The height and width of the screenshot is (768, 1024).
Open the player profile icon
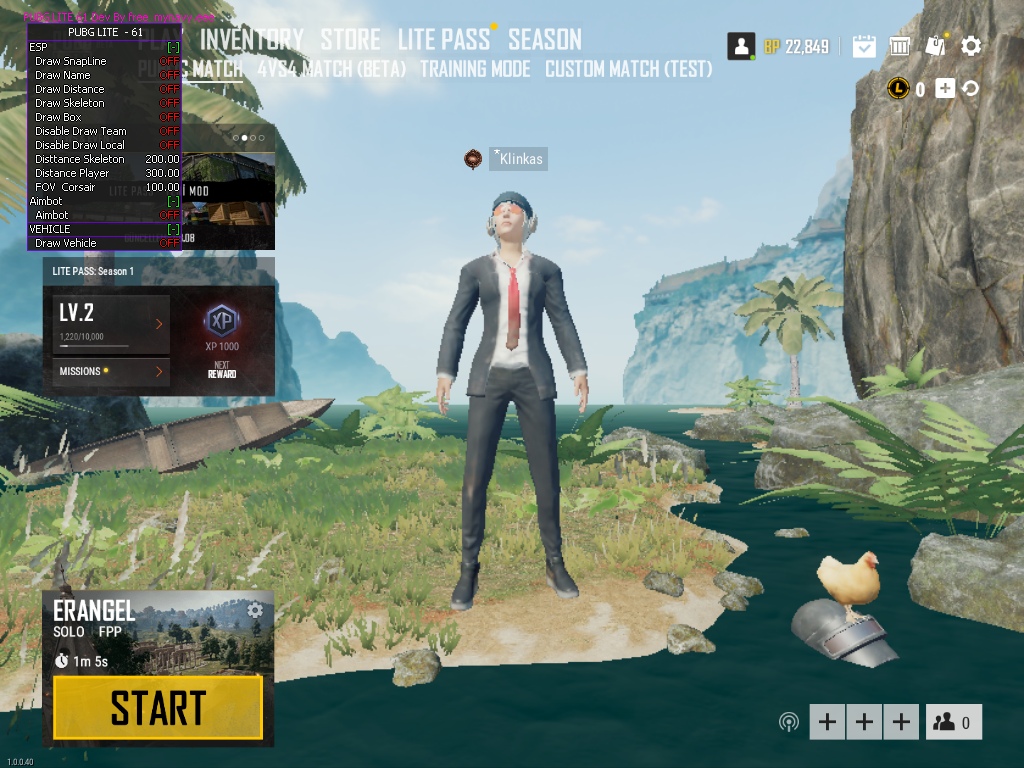(x=741, y=46)
